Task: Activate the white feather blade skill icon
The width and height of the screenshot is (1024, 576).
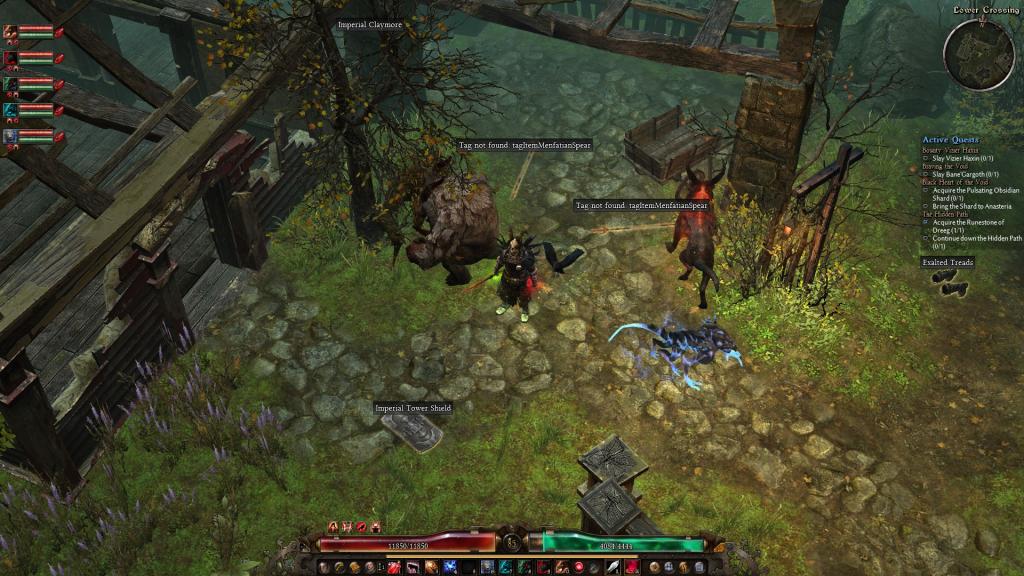Action: [611, 567]
